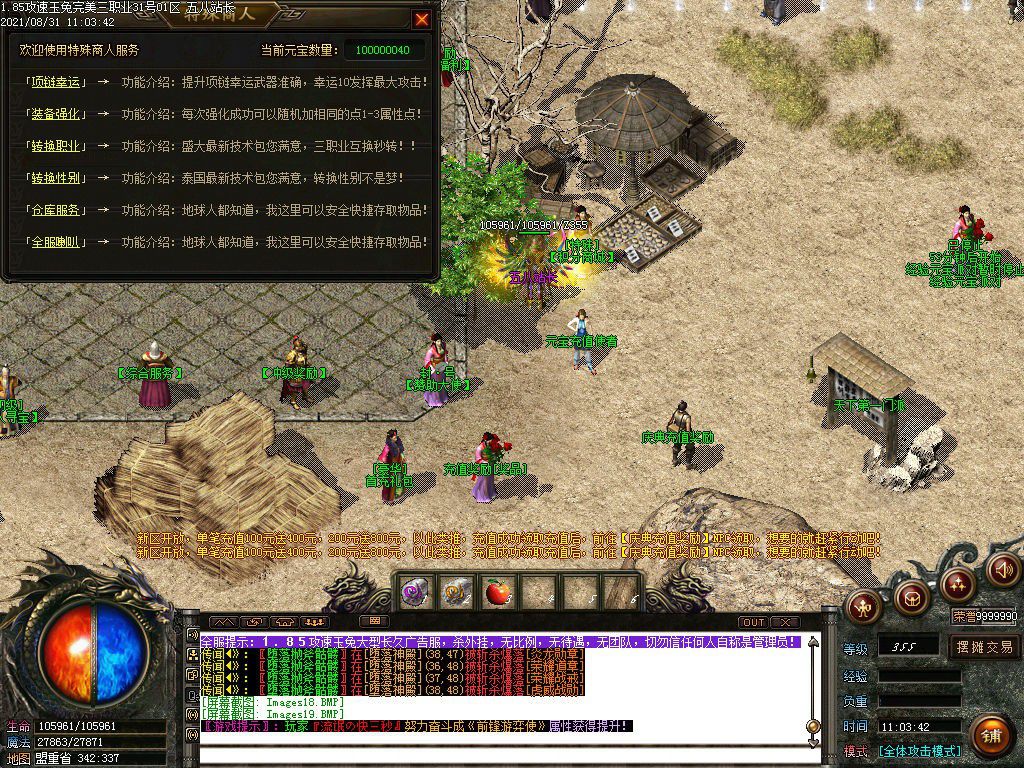Screen dimensions: 1024x768
Task: Open the 摆摊交易 stall trading button
Action: click(984, 647)
